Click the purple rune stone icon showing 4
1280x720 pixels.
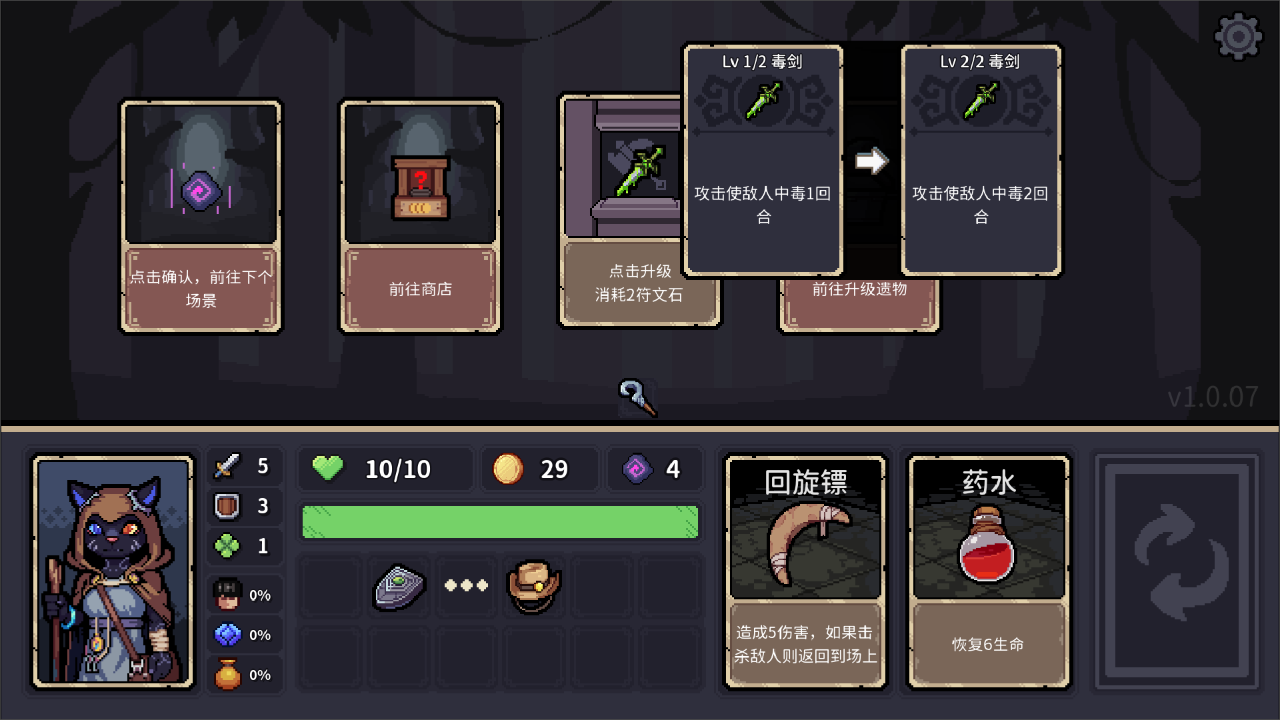(634, 468)
